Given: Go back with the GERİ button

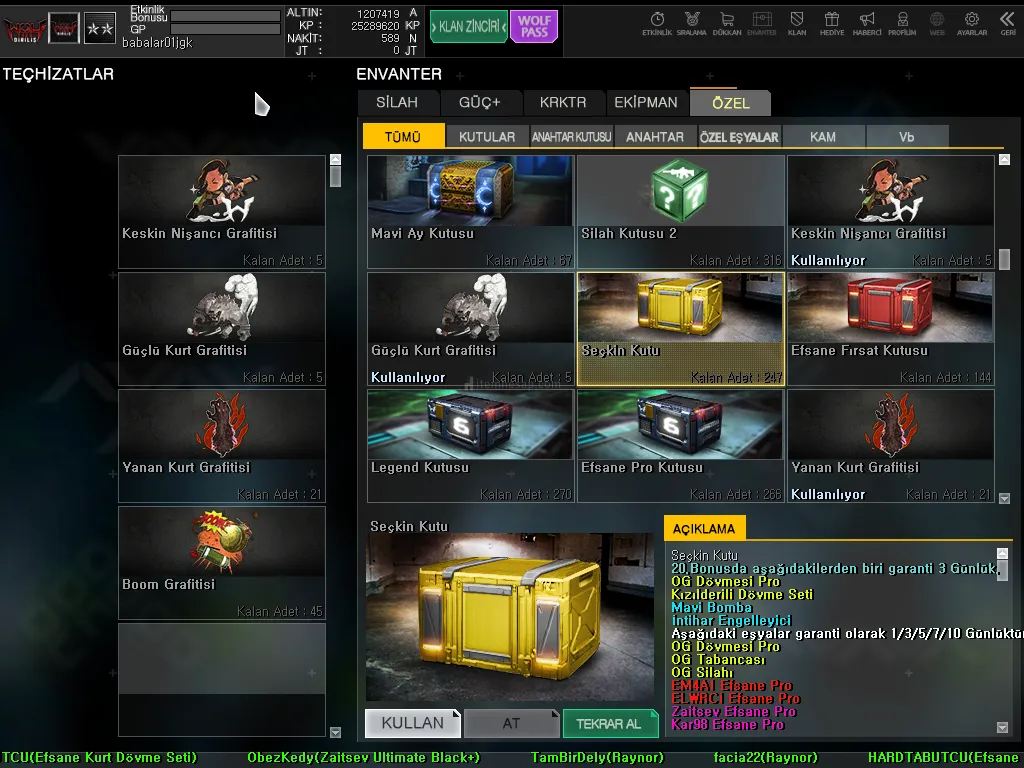Looking at the screenshot, I should click(x=1007, y=24).
